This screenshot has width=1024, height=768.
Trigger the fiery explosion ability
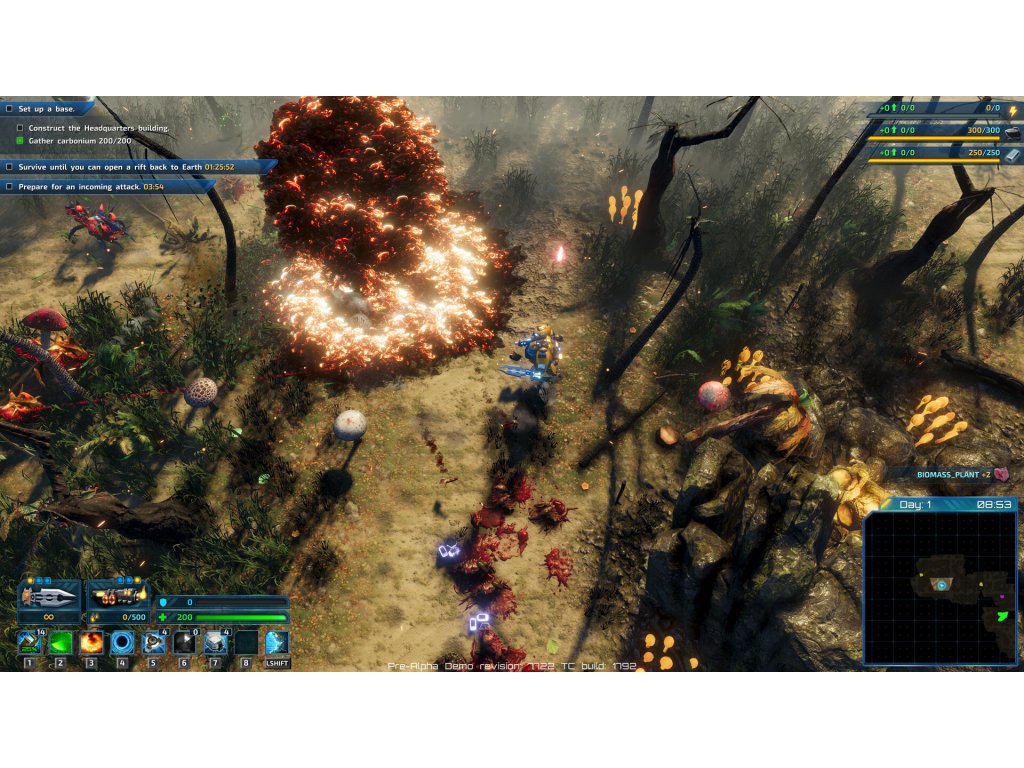91,641
